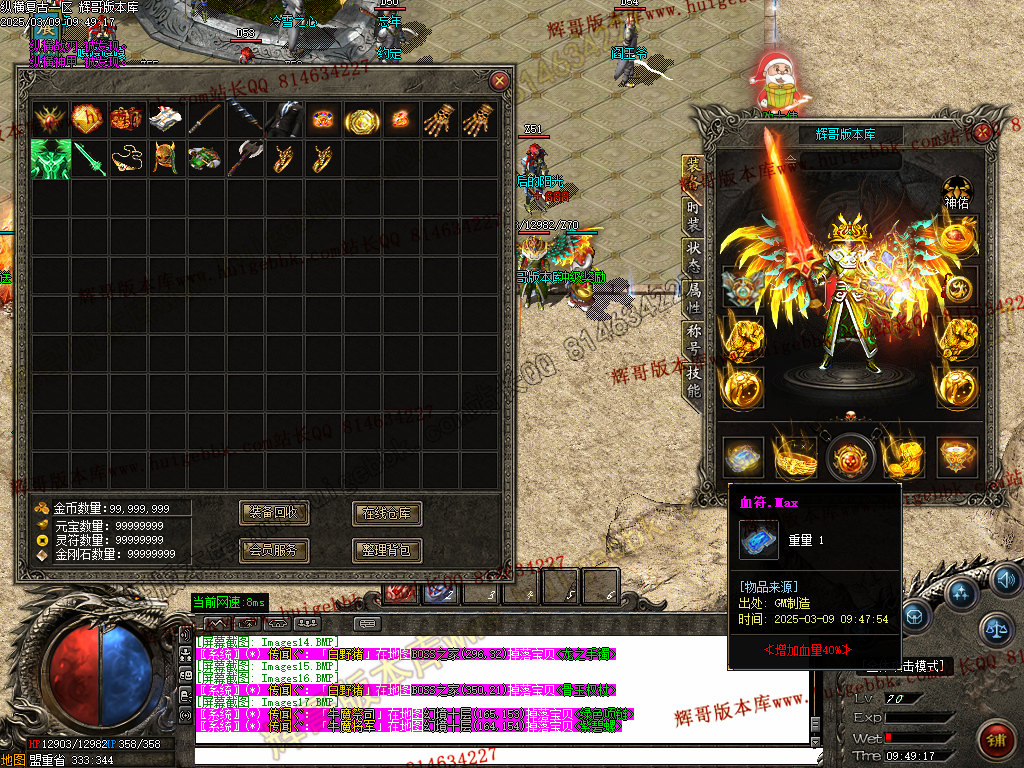This screenshot has height=768, width=1024.
Task: Close the inventory bag window
Action: pyautogui.click(x=499, y=81)
